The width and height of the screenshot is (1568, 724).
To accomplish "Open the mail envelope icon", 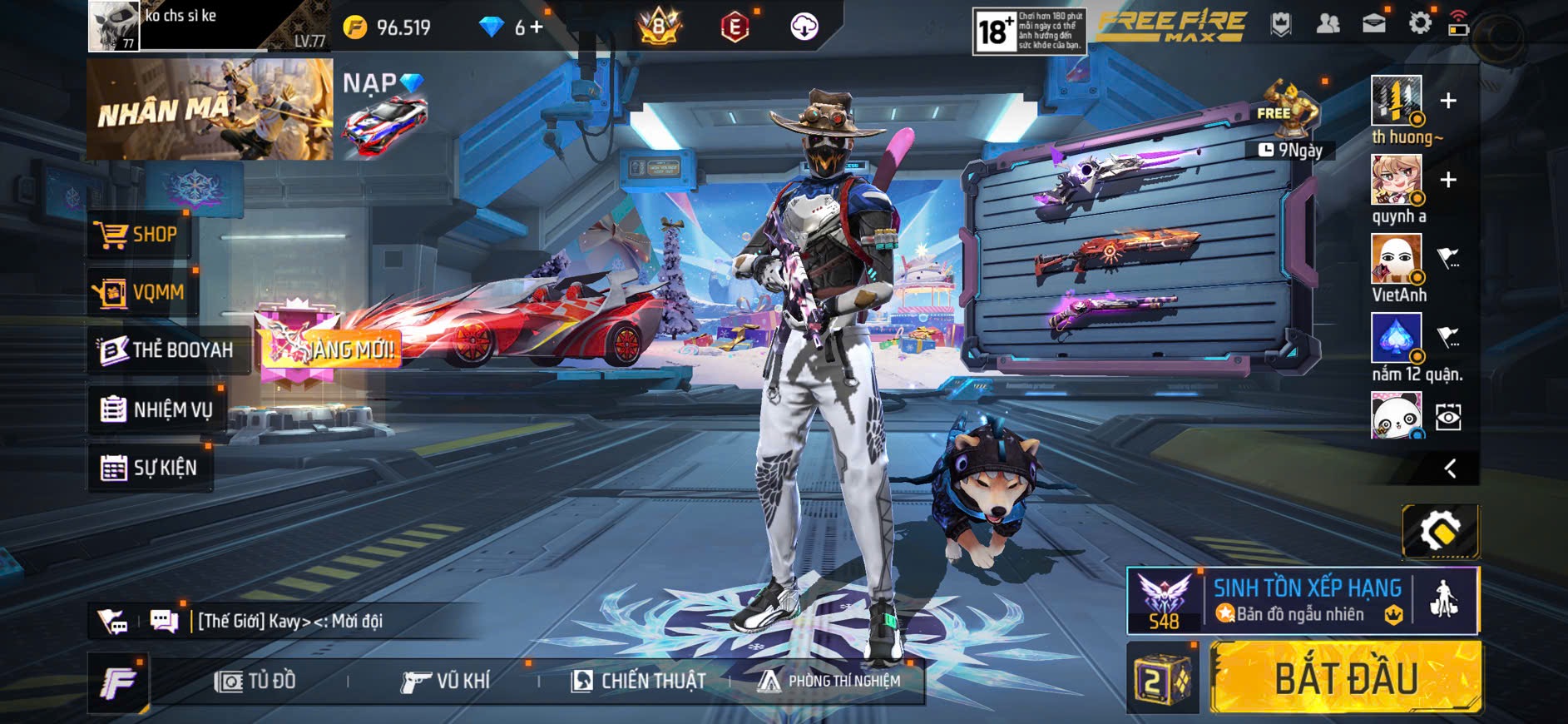I will tap(1373, 23).
